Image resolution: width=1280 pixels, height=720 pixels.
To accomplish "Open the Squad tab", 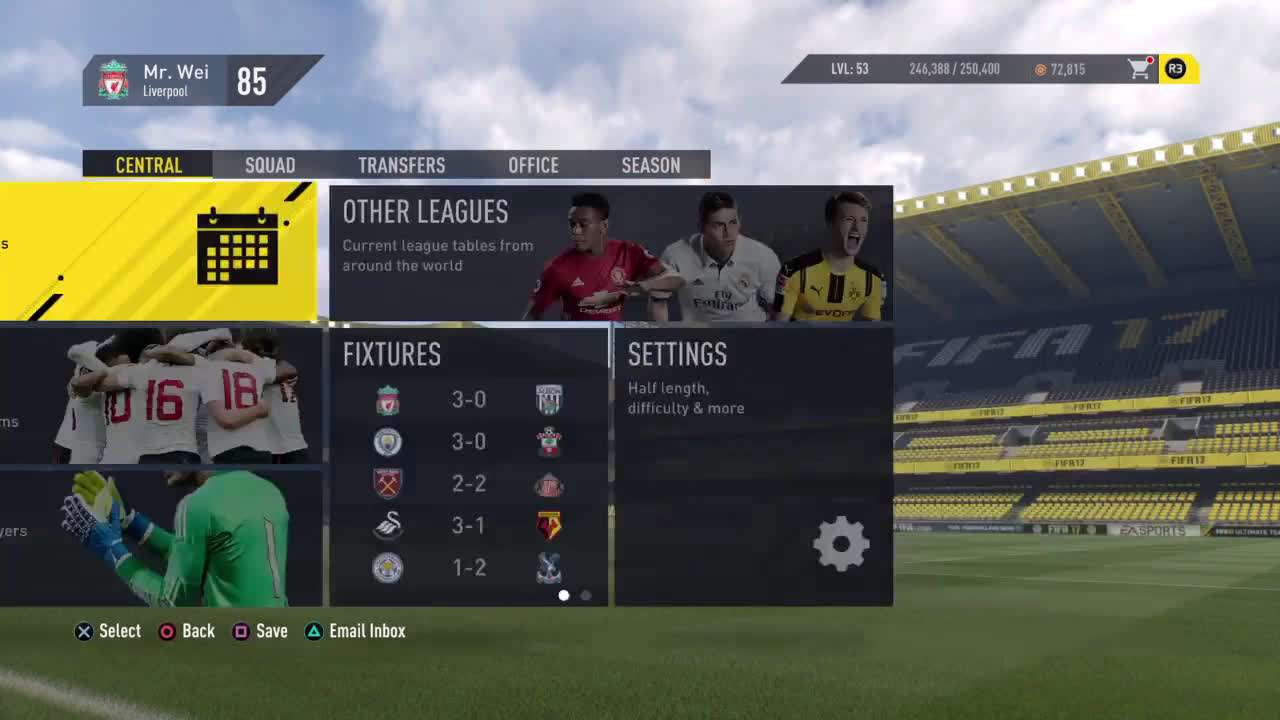I will [x=270, y=165].
